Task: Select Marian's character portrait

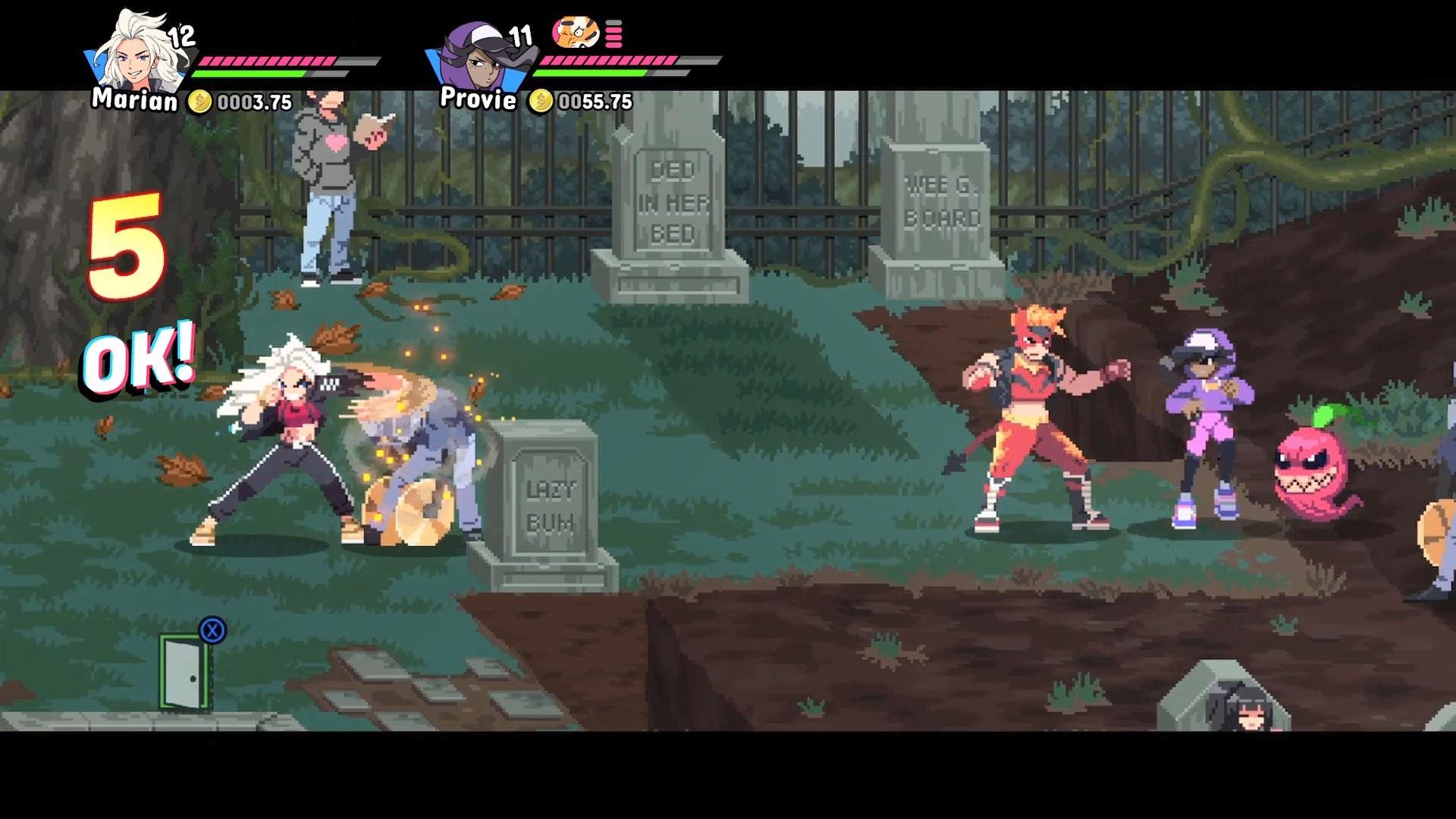Action: [x=143, y=52]
